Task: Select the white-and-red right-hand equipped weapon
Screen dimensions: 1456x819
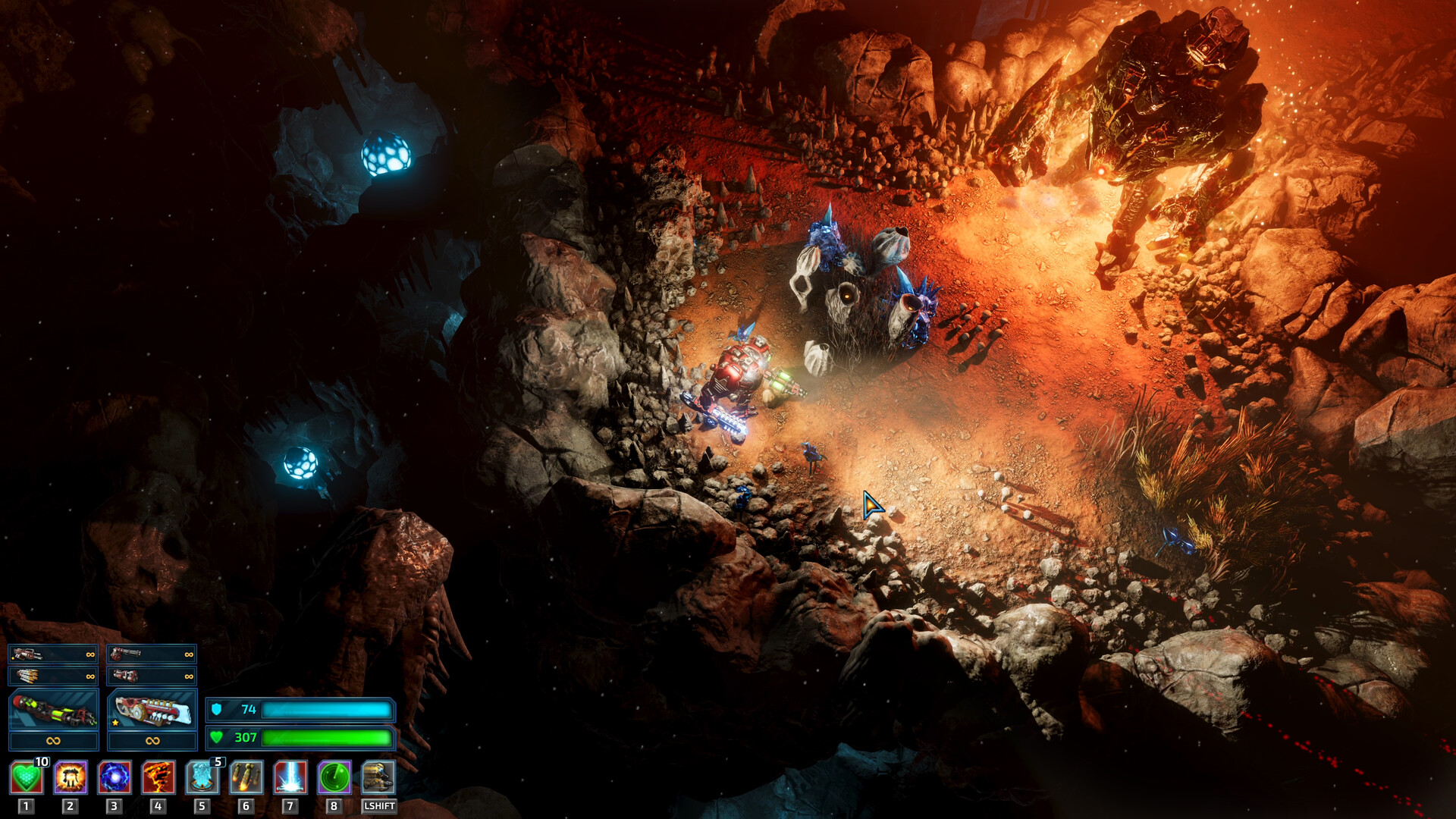Action: coord(152,711)
